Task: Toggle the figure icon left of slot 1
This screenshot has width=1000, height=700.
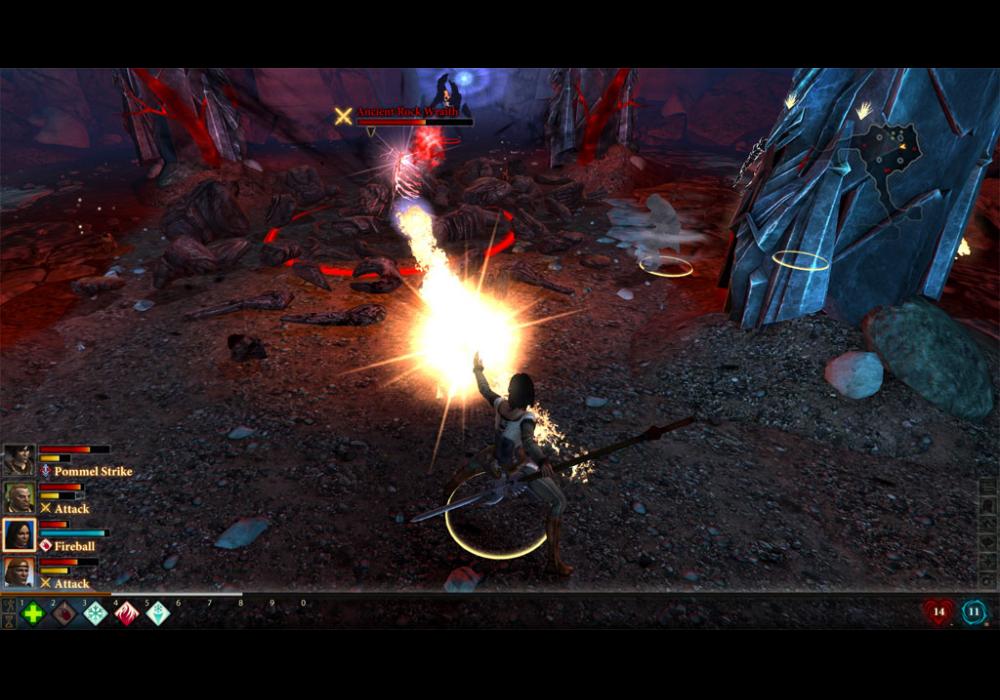Action: 9,605
